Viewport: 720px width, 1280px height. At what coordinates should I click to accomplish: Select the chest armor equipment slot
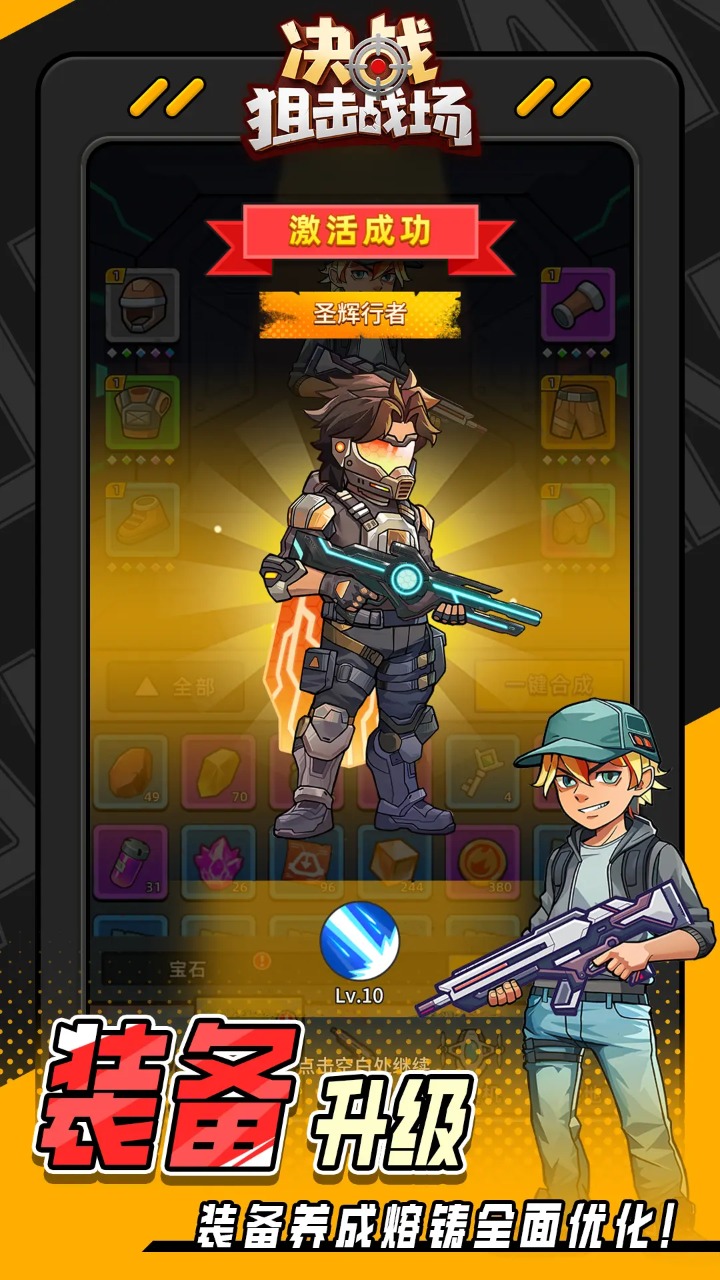pyautogui.click(x=143, y=412)
